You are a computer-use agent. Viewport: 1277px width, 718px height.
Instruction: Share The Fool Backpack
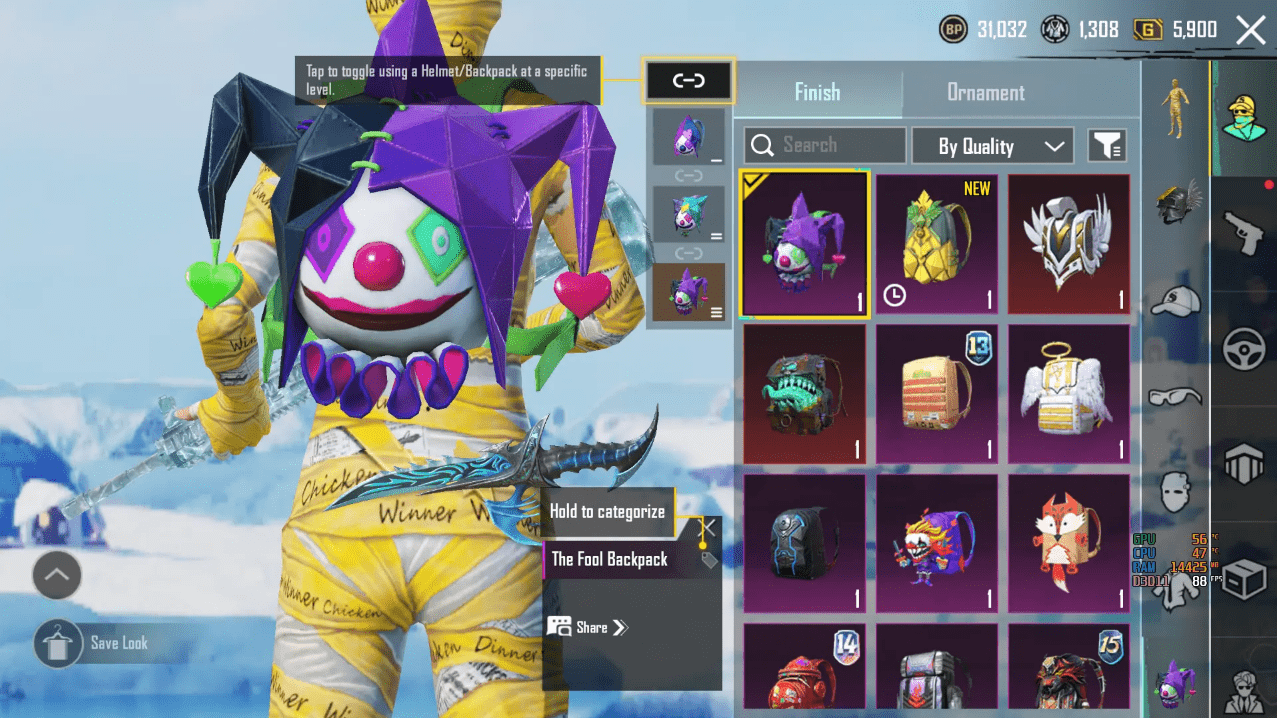(x=590, y=628)
